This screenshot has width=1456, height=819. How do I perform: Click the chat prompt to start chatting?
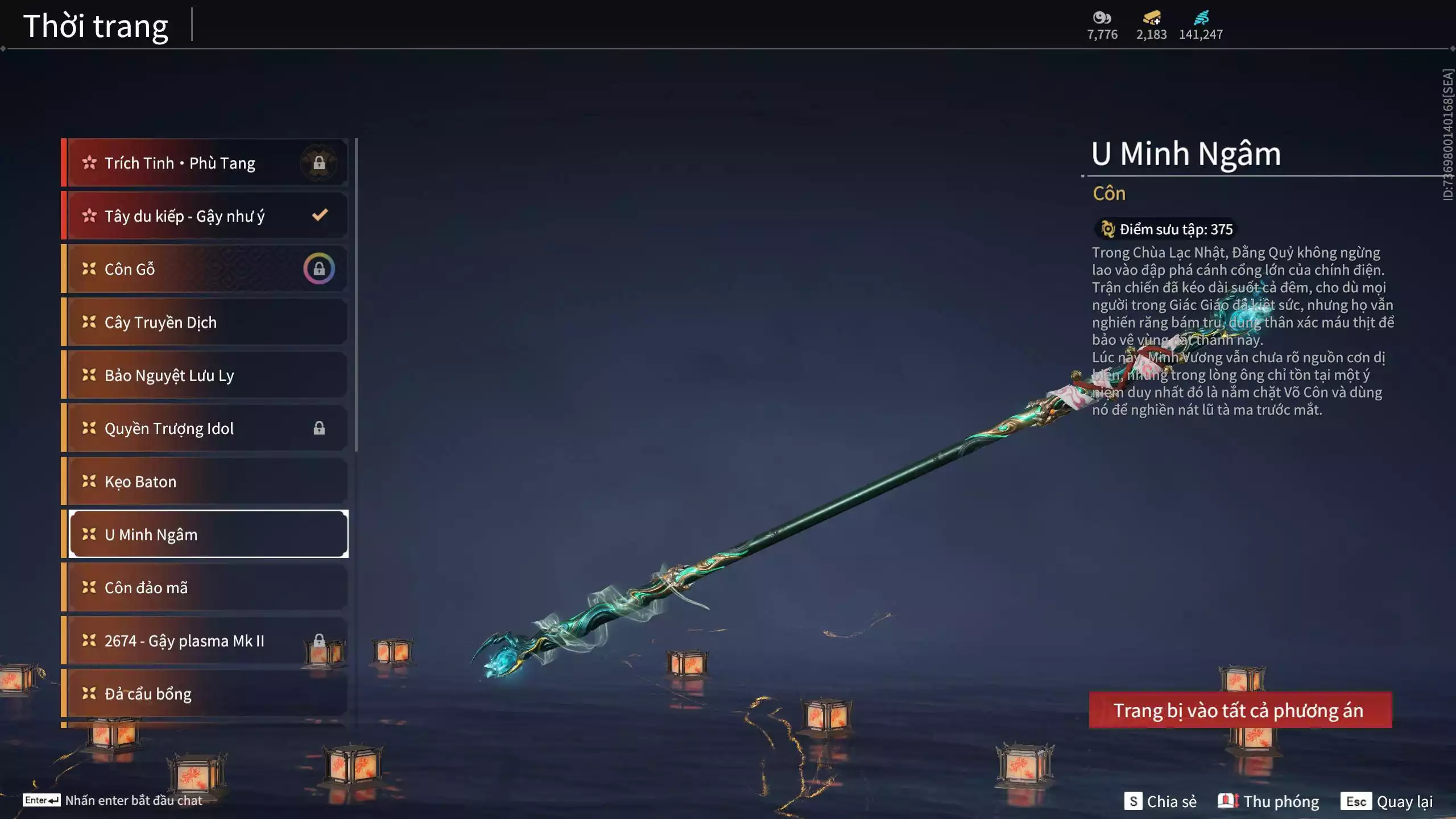(x=113, y=800)
